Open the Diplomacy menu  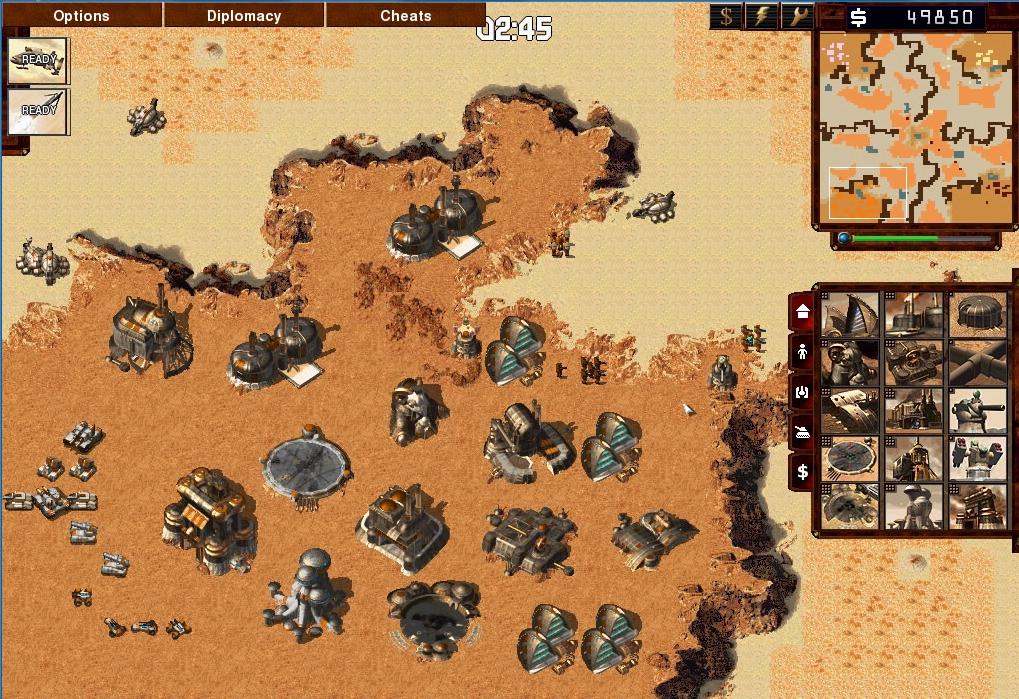click(x=244, y=16)
